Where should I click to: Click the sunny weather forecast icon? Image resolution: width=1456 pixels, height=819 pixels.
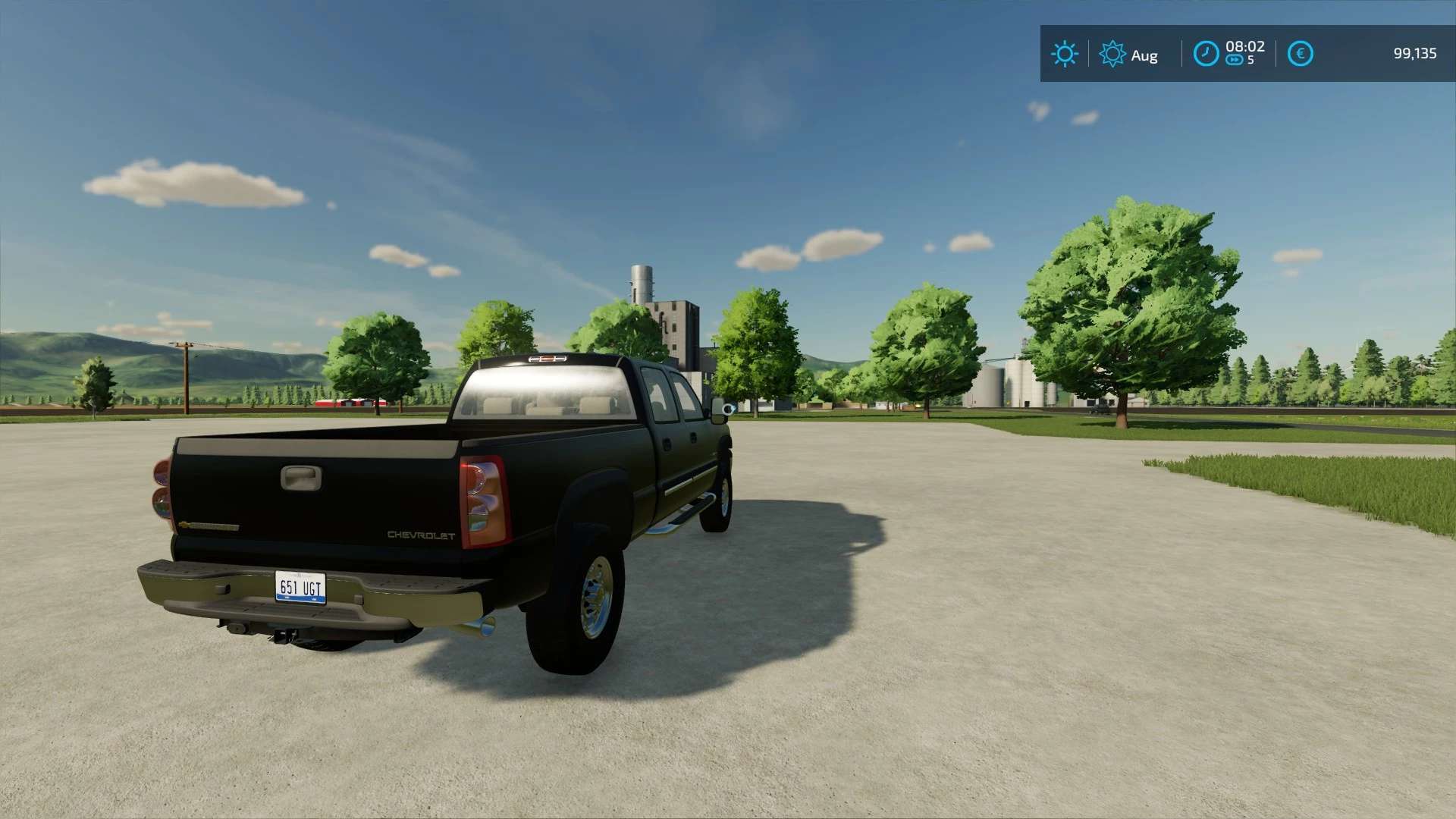coord(1064,54)
